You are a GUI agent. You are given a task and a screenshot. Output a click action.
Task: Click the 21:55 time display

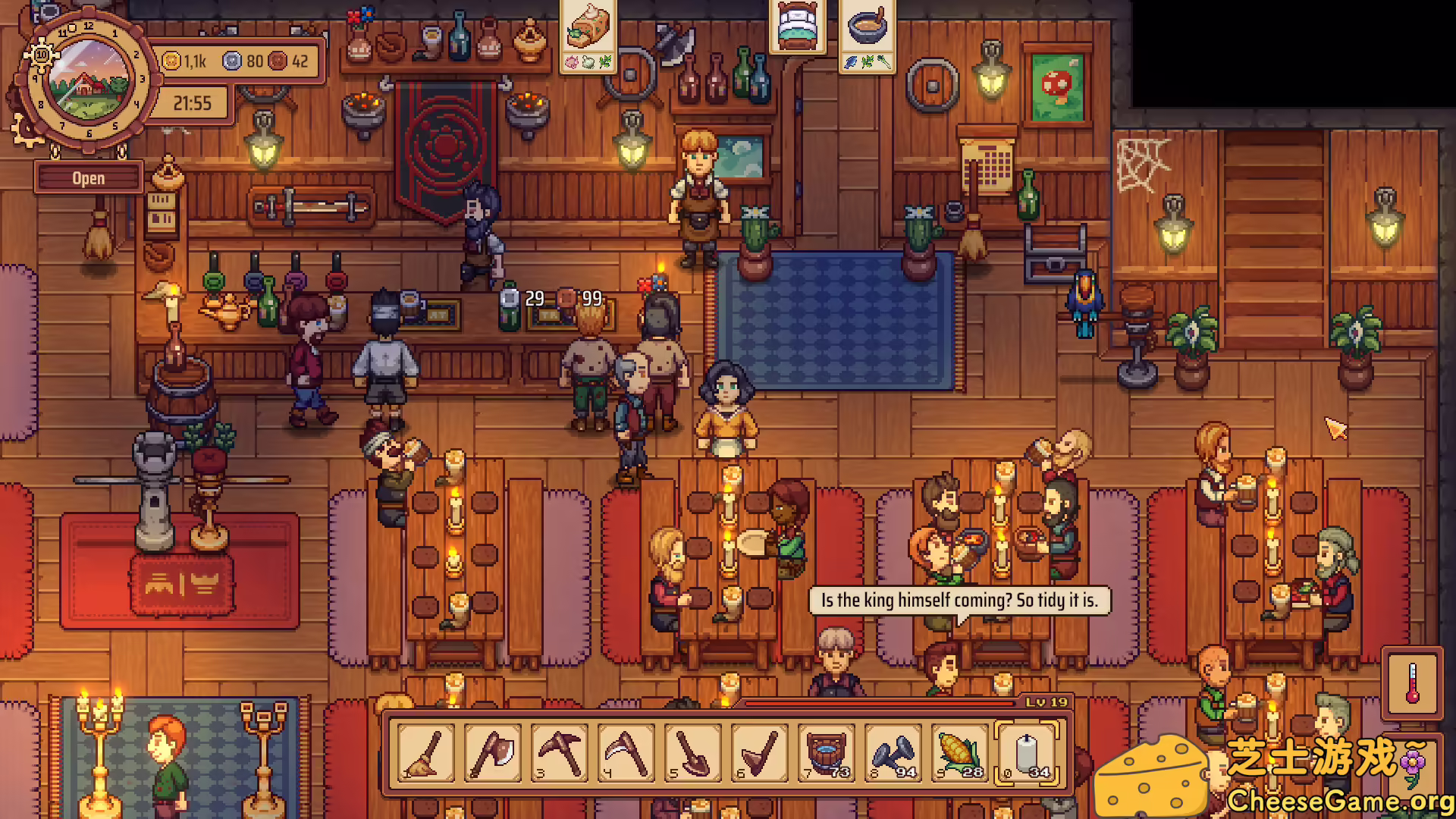192,104
